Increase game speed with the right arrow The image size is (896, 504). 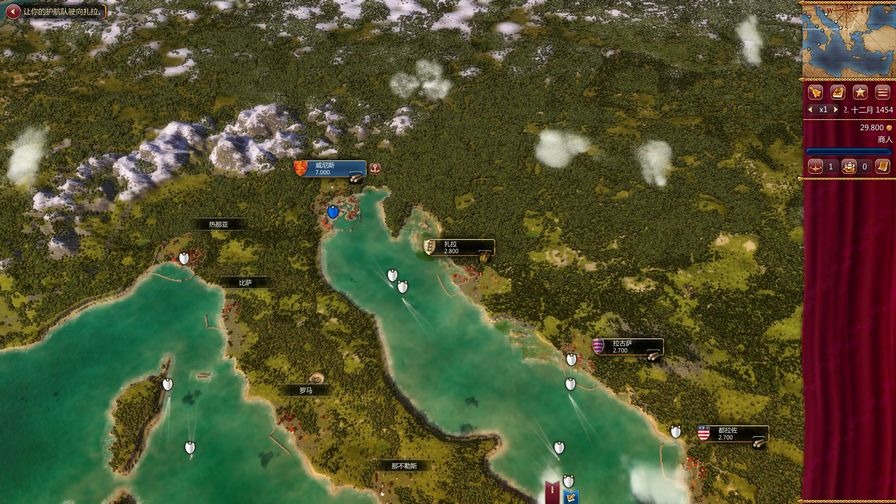(834, 109)
